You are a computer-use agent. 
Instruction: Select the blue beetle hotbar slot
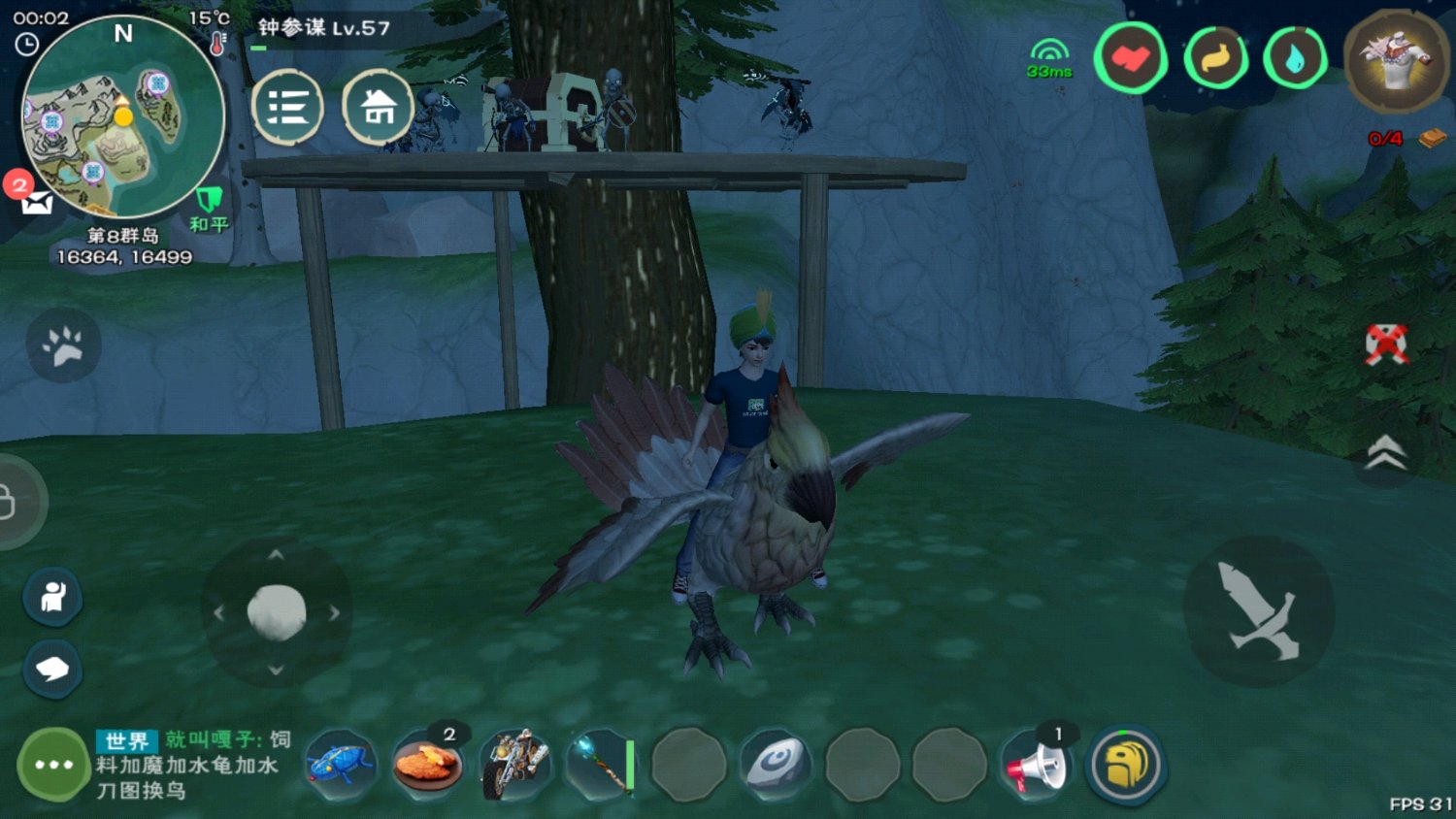tap(340, 765)
